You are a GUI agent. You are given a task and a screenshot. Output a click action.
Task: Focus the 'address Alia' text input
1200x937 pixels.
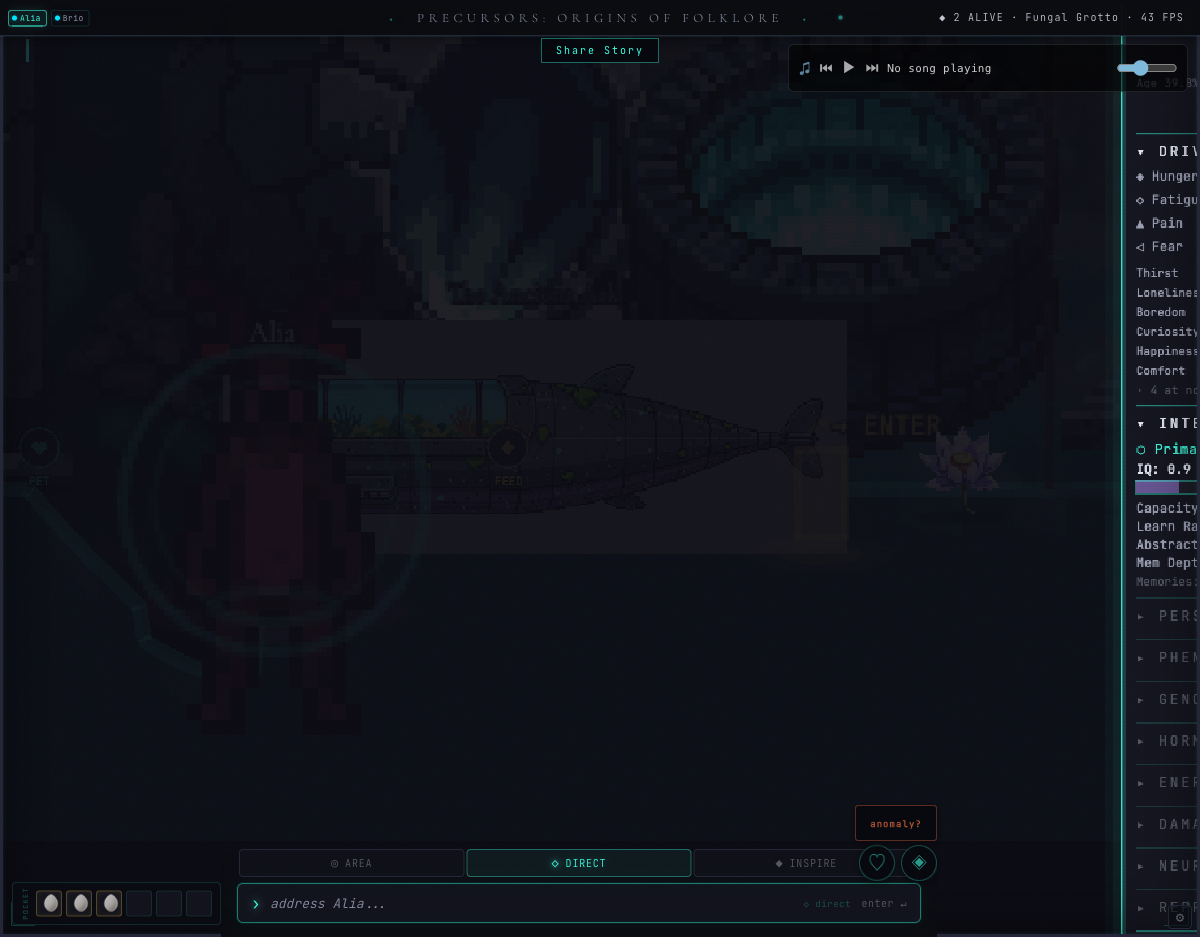click(x=530, y=904)
